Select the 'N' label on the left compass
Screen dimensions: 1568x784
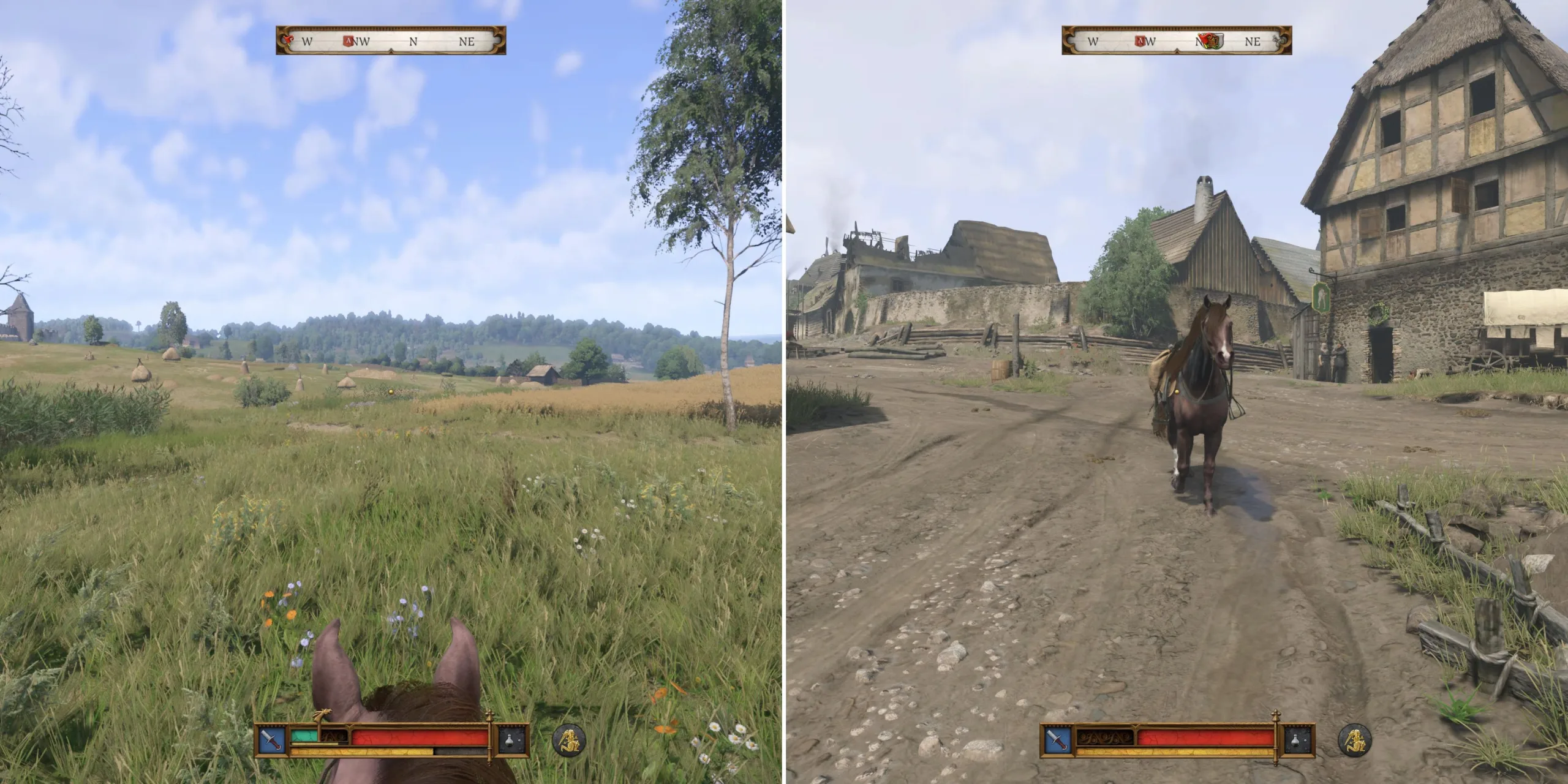[414, 41]
